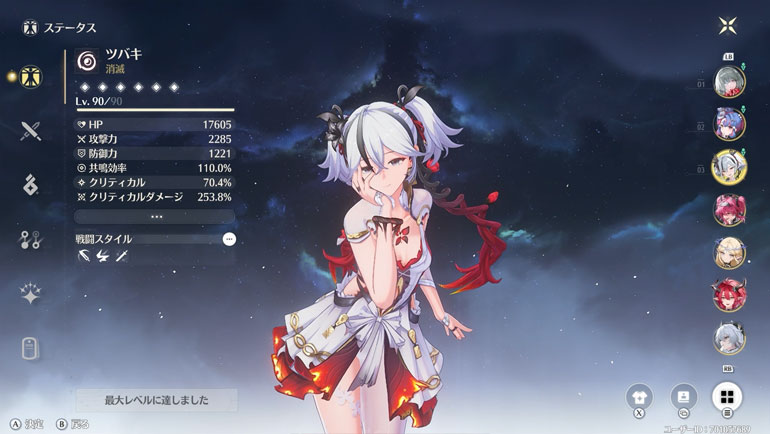Close the status screen with the star icon
The width and height of the screenshot is (770, 434).
click(x=727, y=25)
